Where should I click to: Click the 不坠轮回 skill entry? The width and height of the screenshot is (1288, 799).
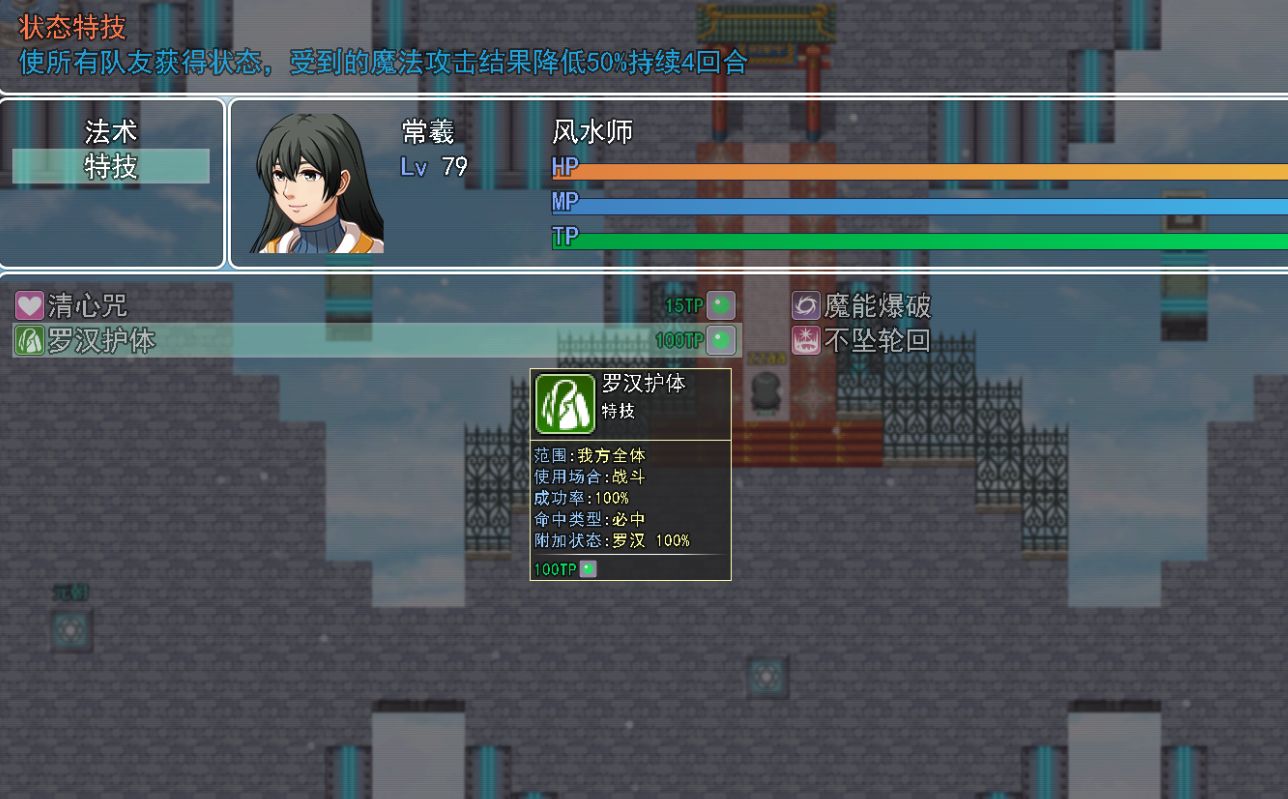click(x=880, y=340)
